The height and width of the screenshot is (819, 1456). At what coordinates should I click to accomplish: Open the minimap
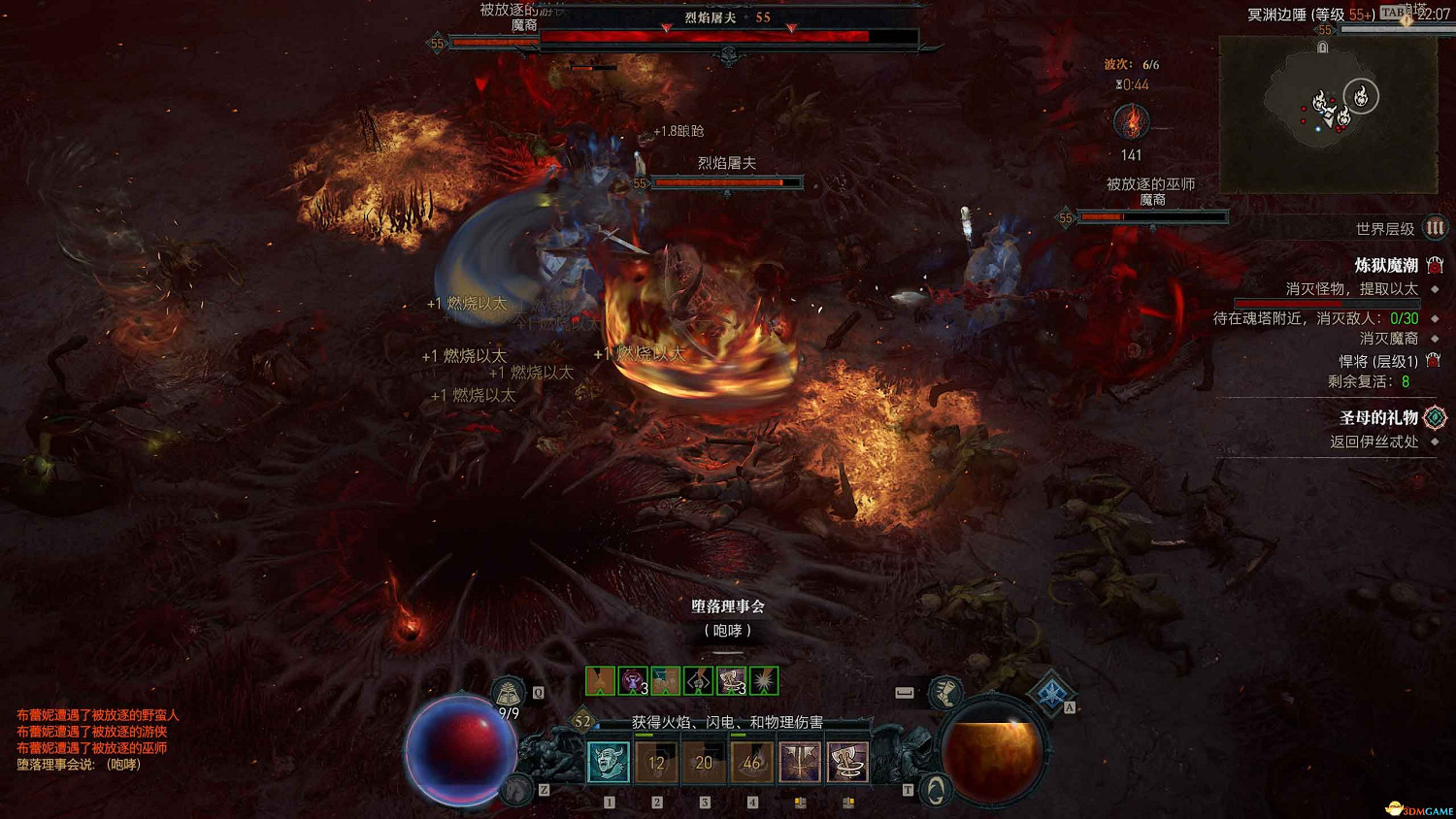(x=1327, y=114)
